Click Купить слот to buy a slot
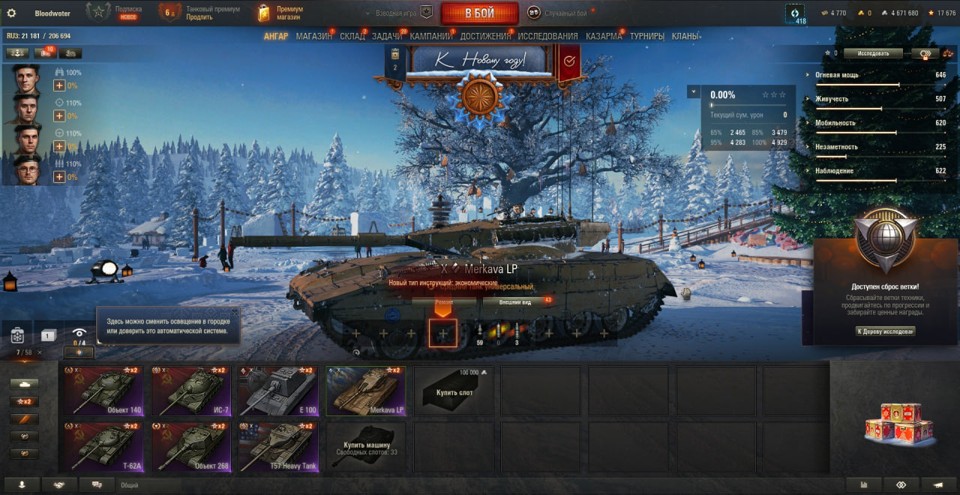The width and height of the screenshot is (960, 495). (x=453, y=391)
